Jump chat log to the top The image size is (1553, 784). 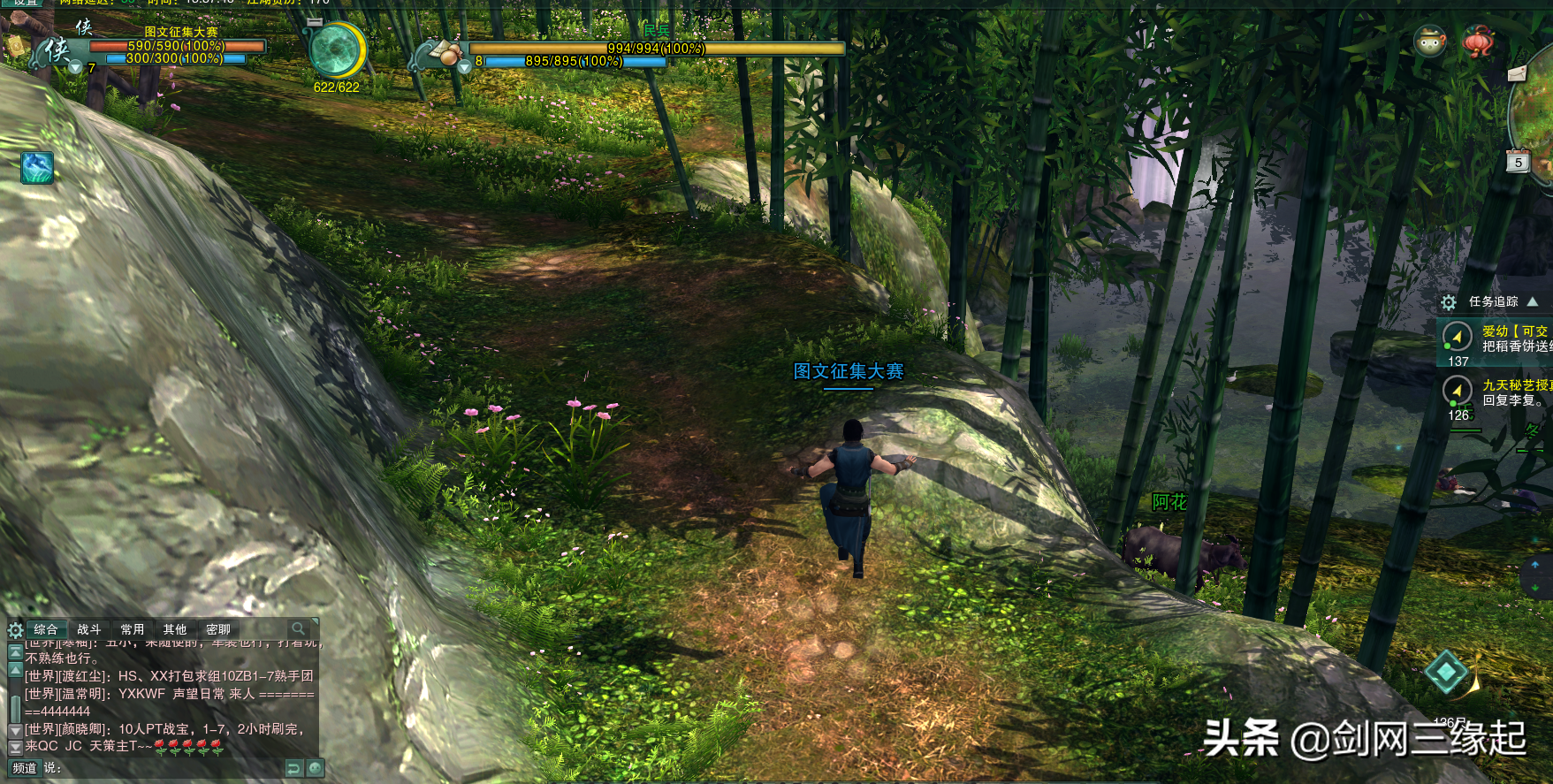point(15,652)
